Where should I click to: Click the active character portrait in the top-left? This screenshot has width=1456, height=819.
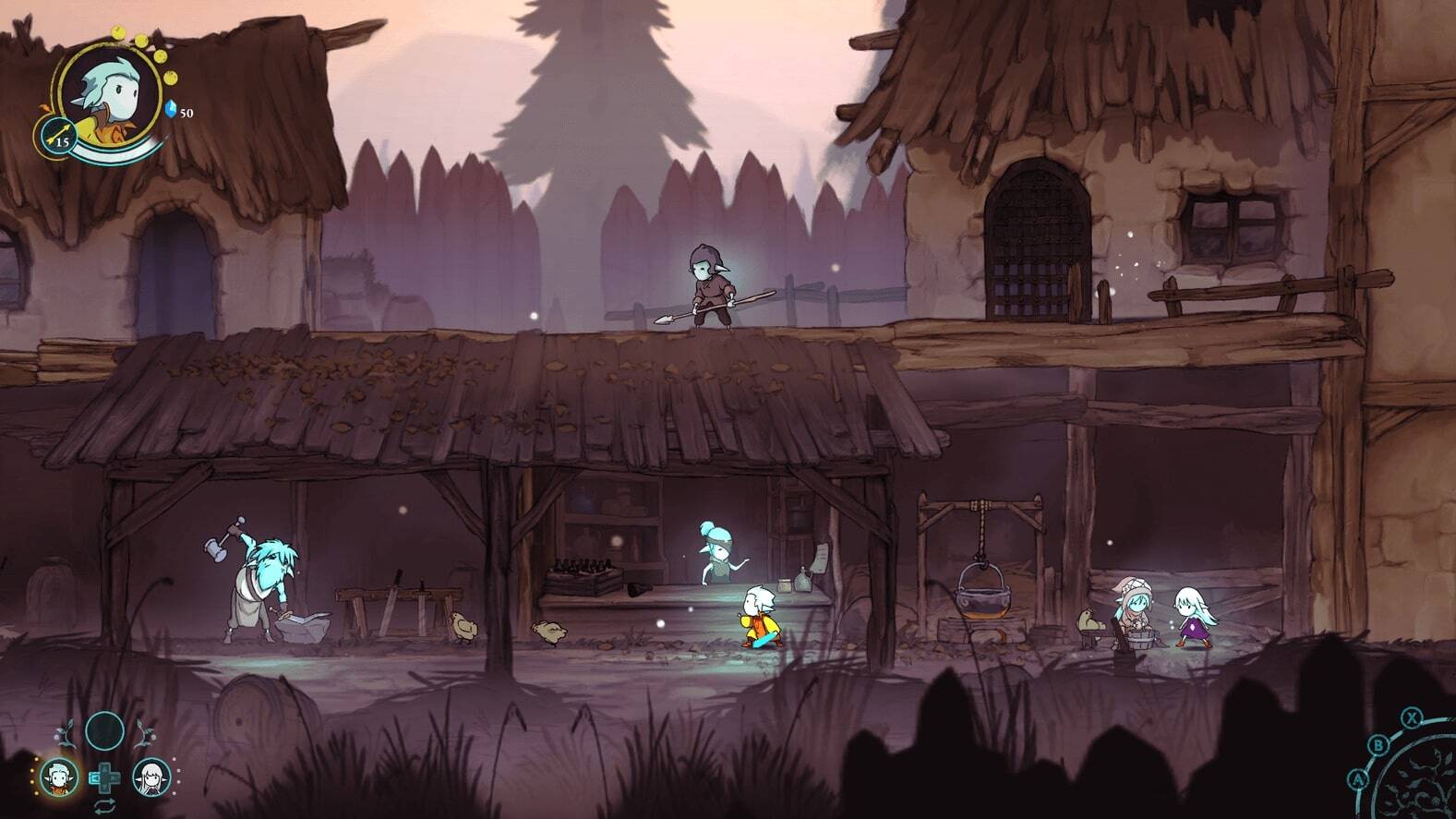coord(112,96)
